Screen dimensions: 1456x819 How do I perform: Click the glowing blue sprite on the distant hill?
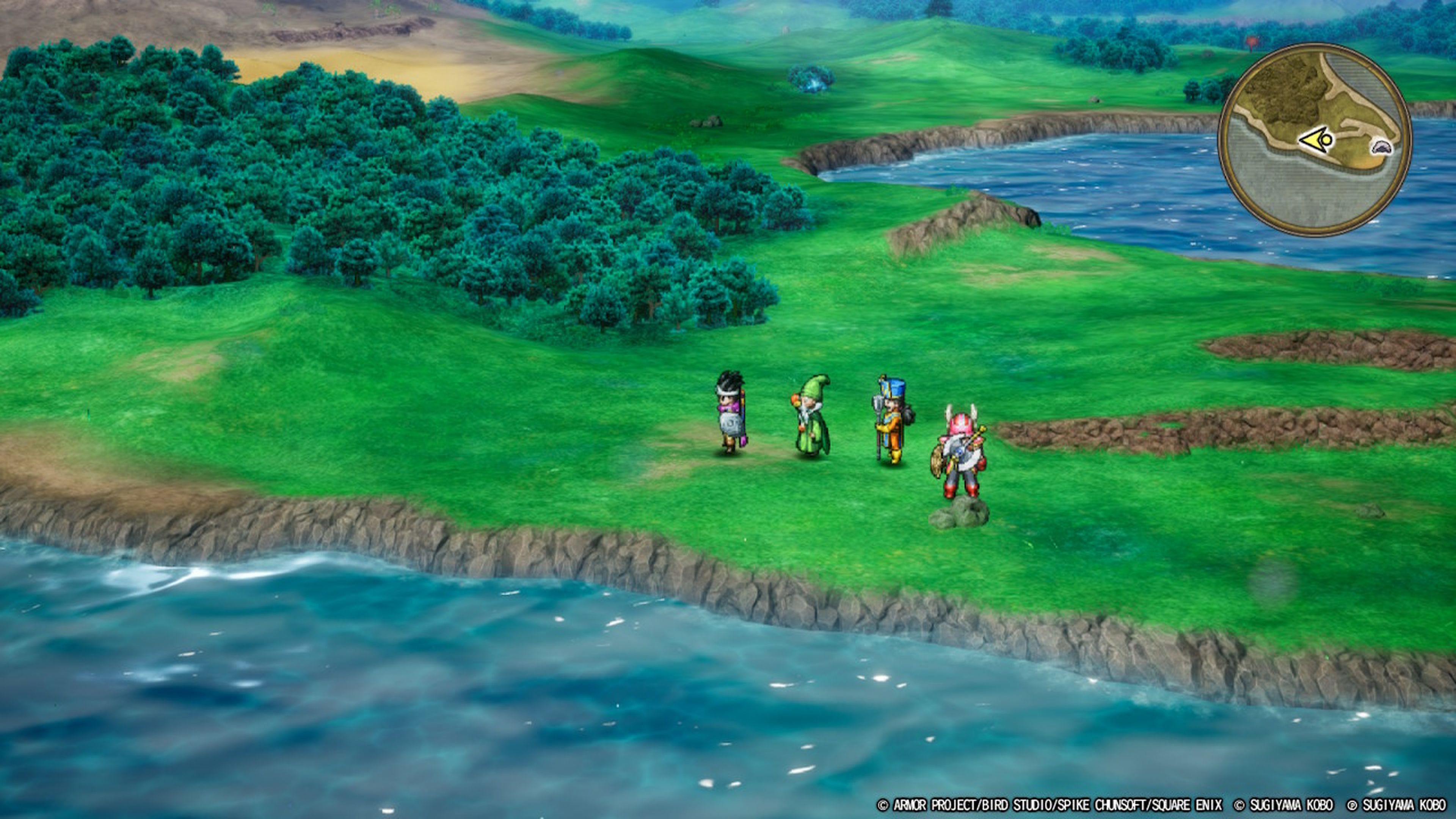pyautogui.click(x=812, y=79)
